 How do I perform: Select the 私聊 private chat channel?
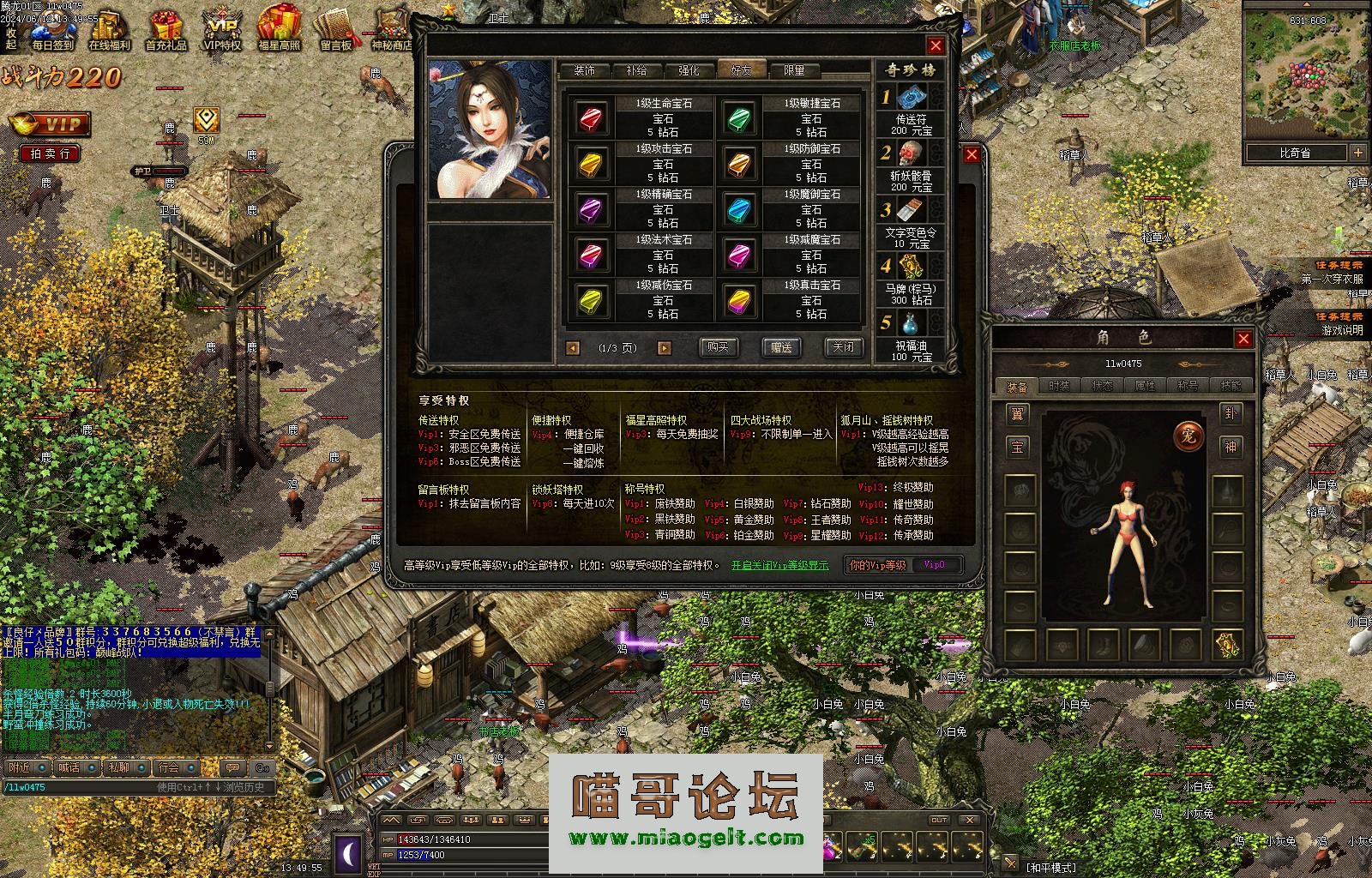coord(125,767)
